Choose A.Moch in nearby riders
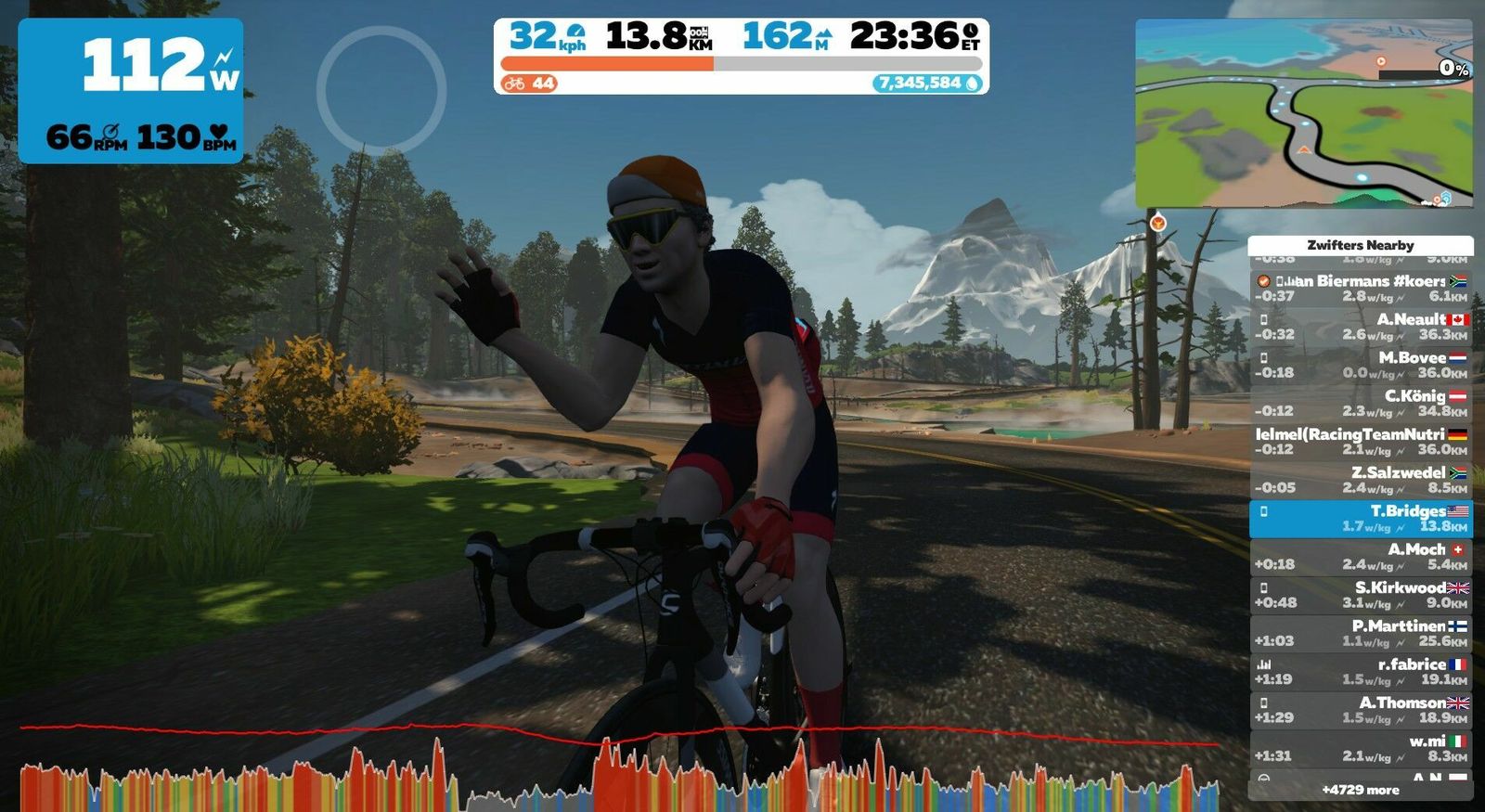This screenshot has width=1485, height=812. coord(1361,557)
